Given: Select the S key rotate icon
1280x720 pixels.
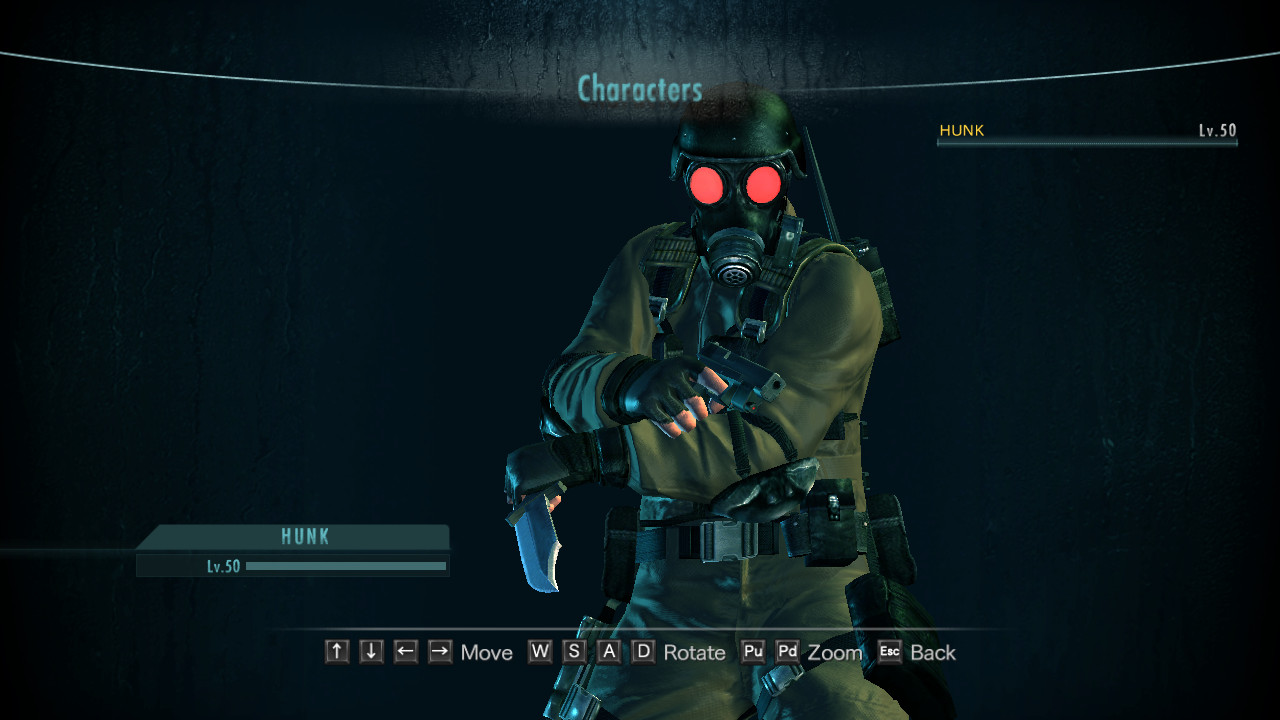Looking at the screenshot, I should pos(573,652).
